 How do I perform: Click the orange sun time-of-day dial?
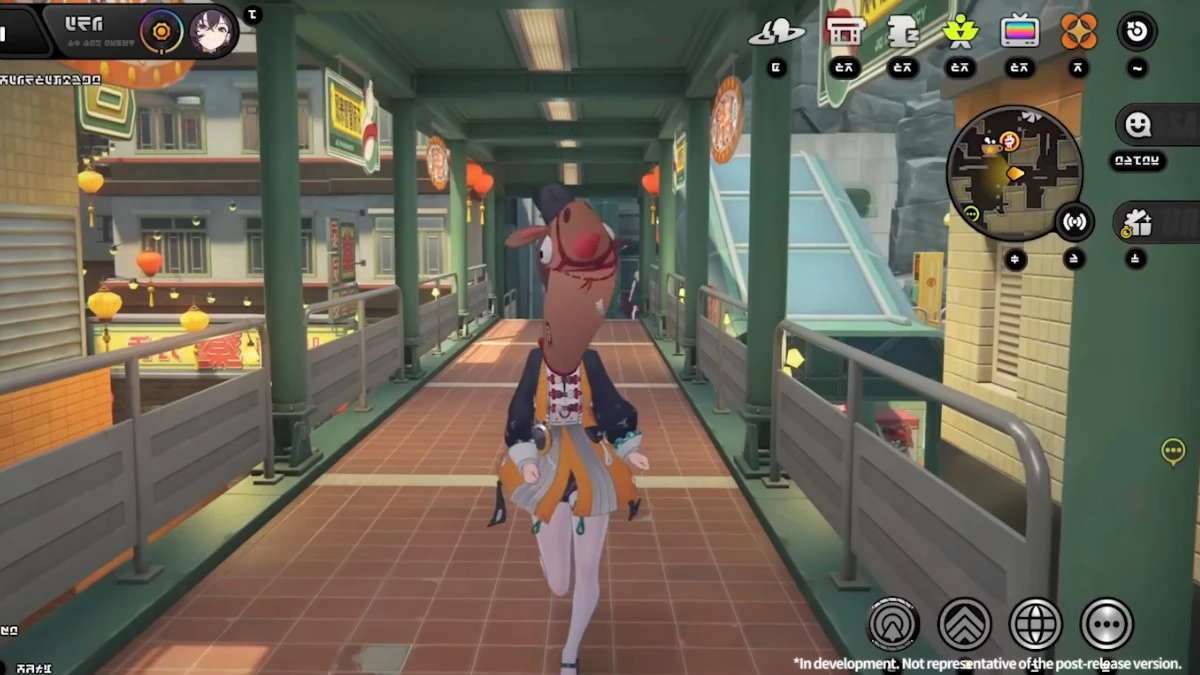[161, 31]
